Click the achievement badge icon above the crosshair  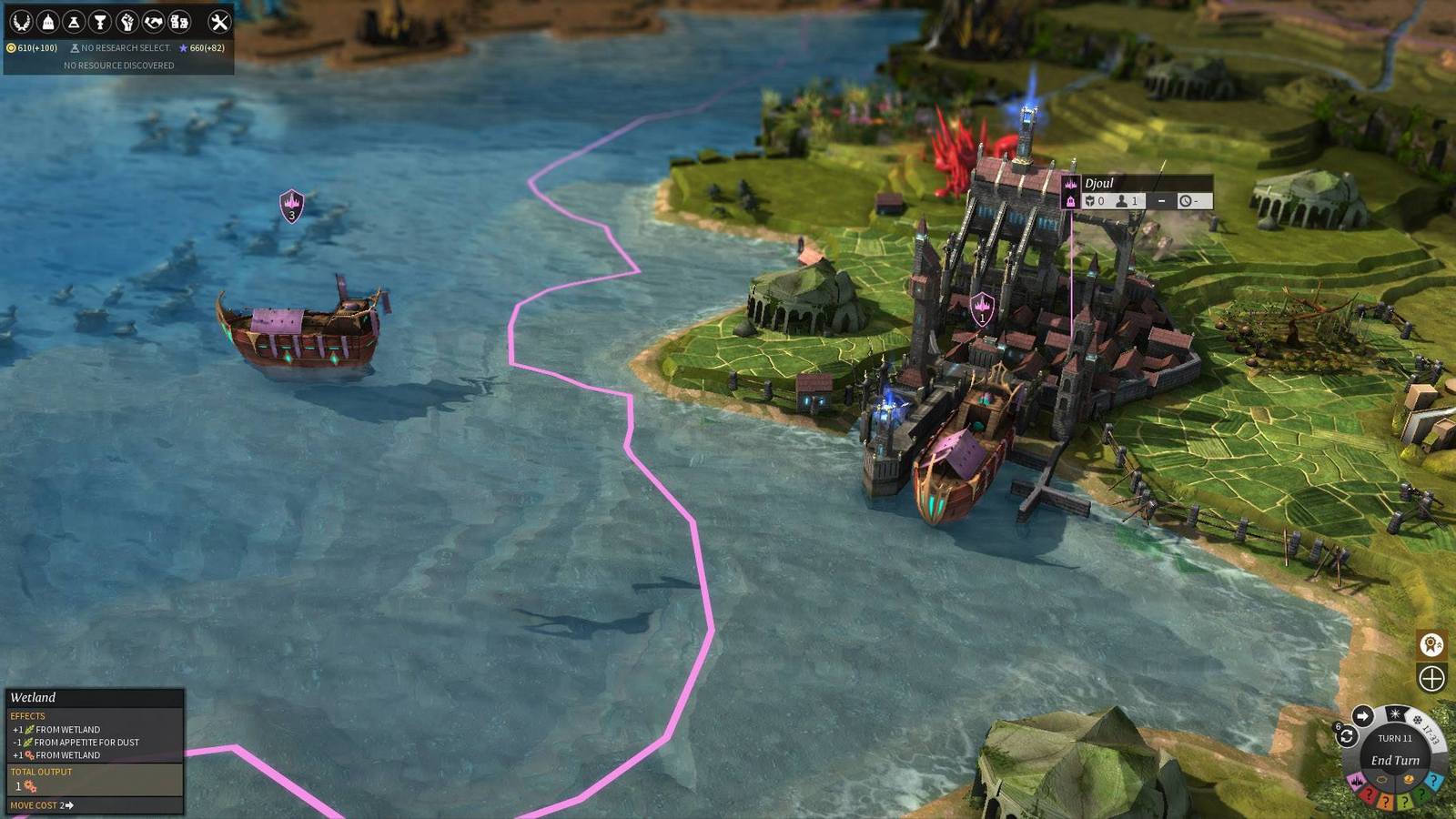1433,646
